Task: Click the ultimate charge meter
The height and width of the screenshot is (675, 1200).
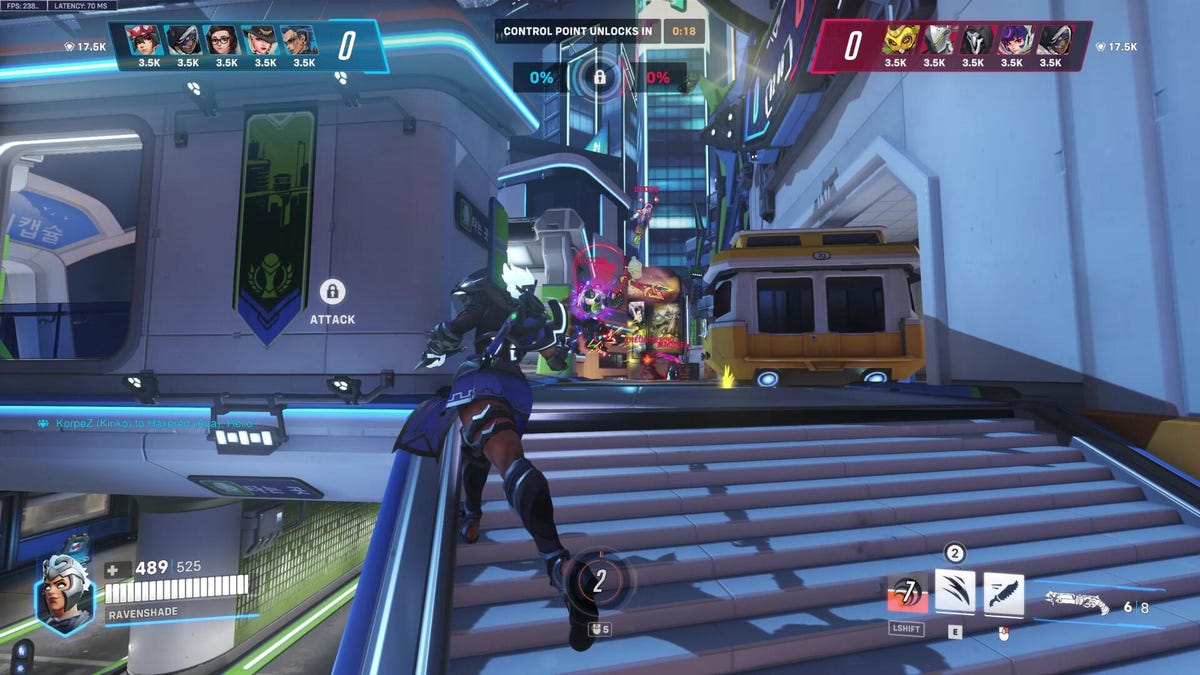Action: pos(599,582)
